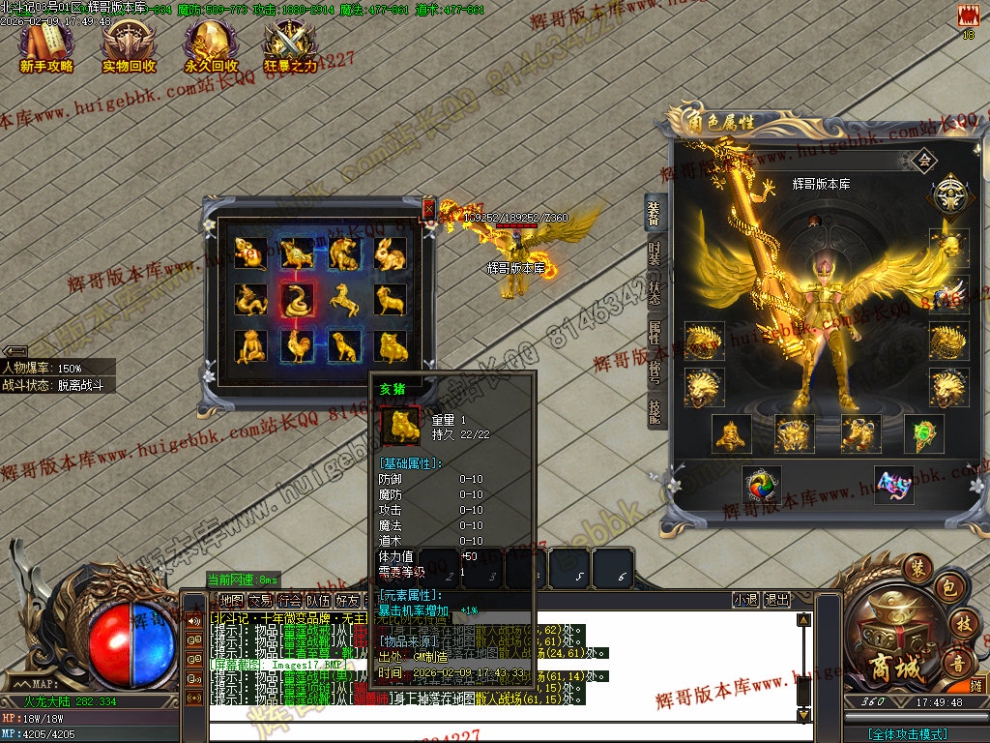Open the 状态 status tab
The width and height of the screenshot is (990, 743).
tap(654, 294)
